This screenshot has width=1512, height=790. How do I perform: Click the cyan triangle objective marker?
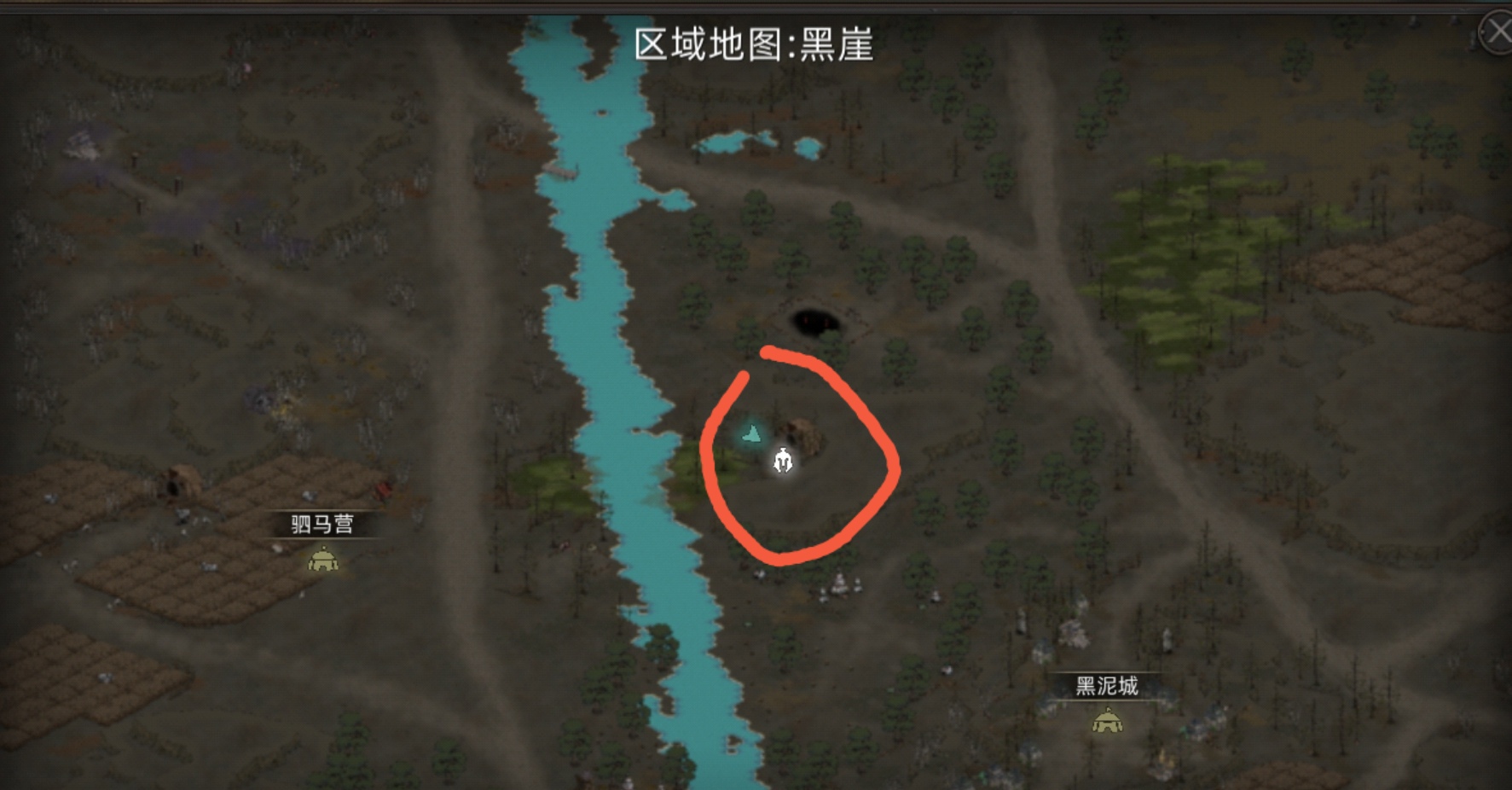750,433
